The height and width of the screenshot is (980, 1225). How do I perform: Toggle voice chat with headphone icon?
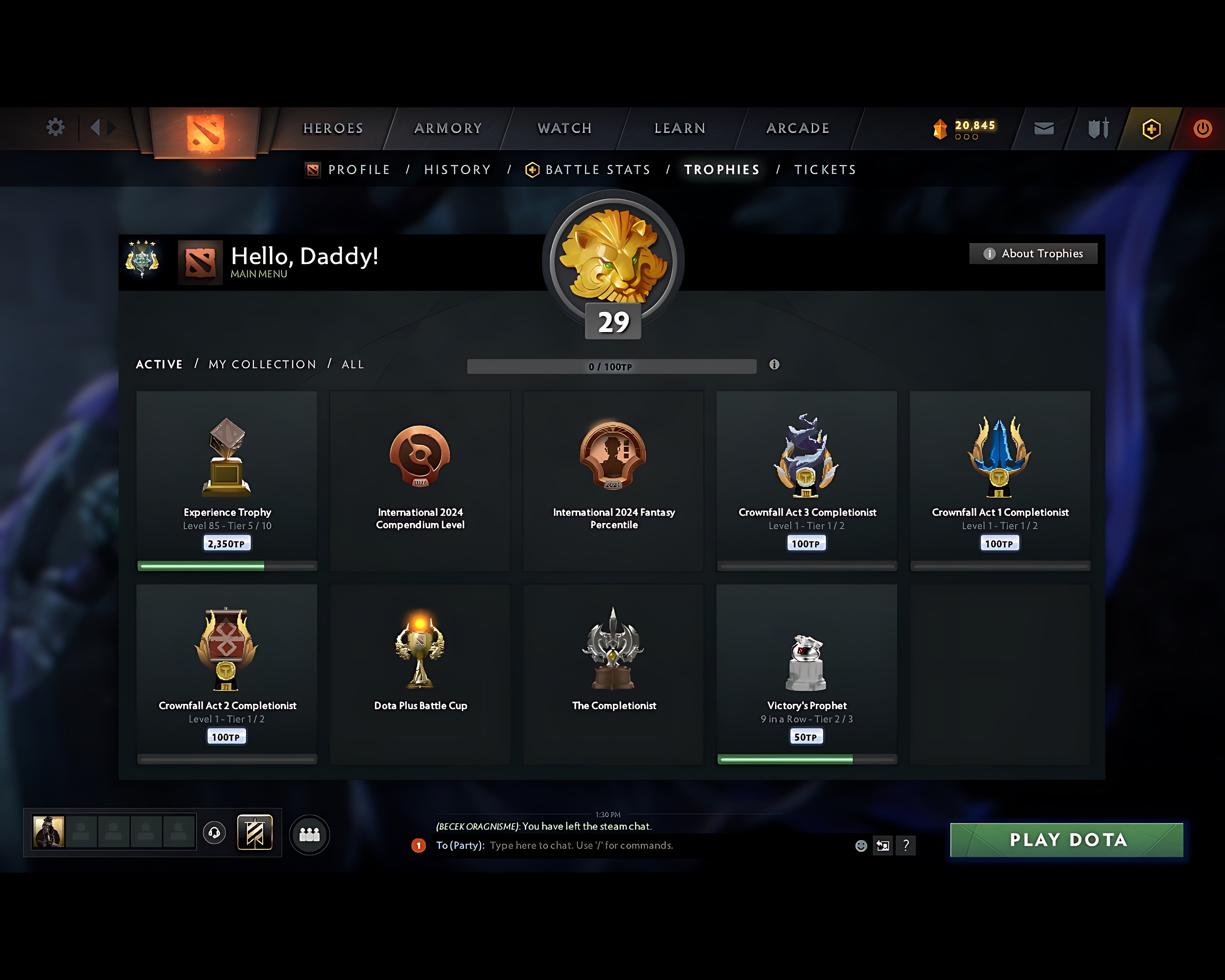pos(215,832)
